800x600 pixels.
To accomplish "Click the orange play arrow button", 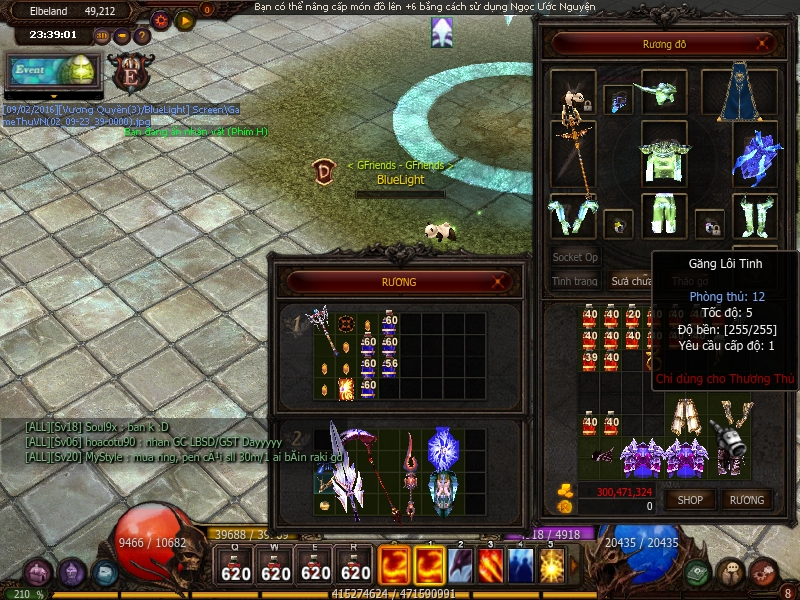I will coord(185,19).
